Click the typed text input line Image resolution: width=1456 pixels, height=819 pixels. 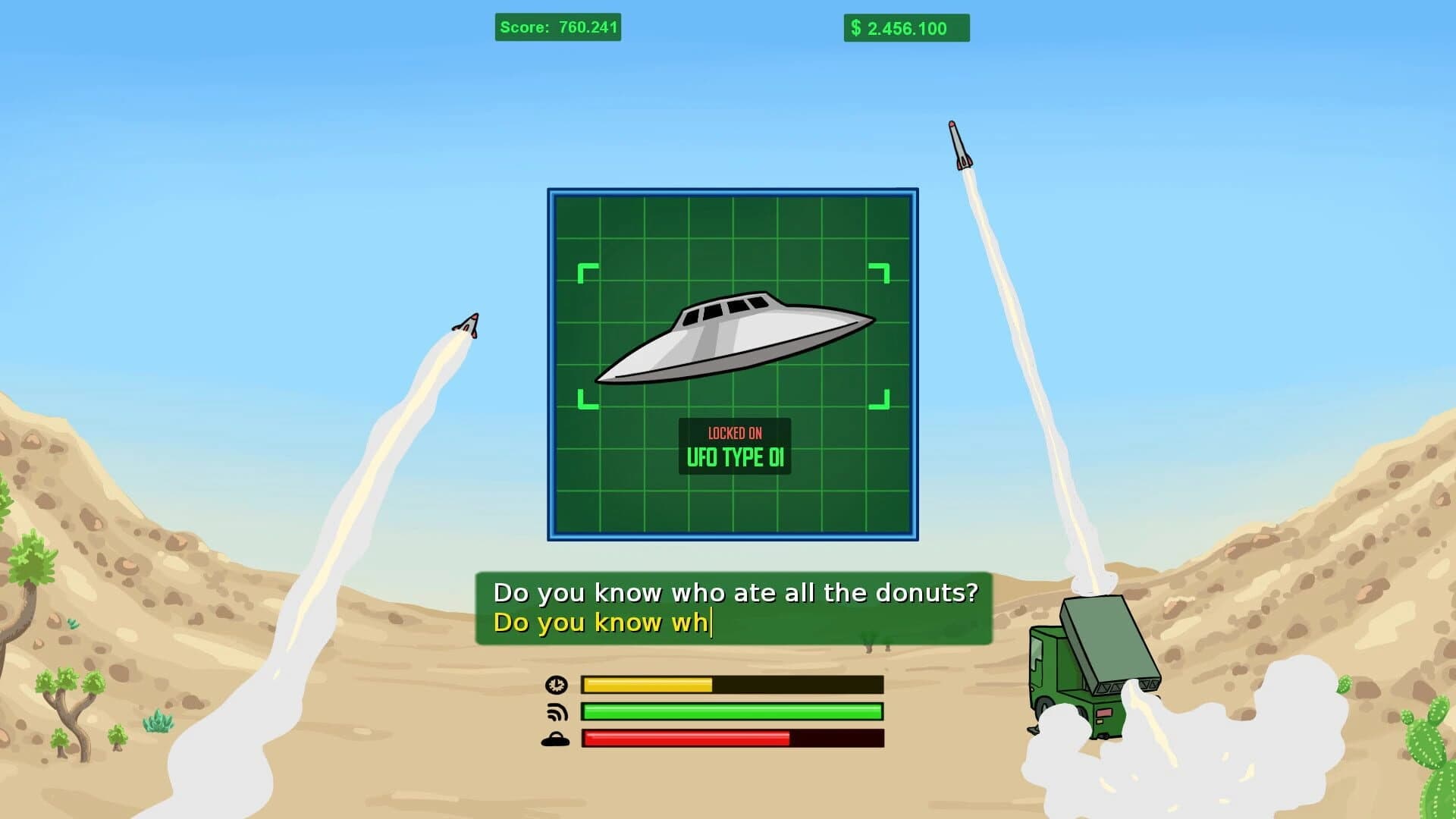tap(603, 623)
